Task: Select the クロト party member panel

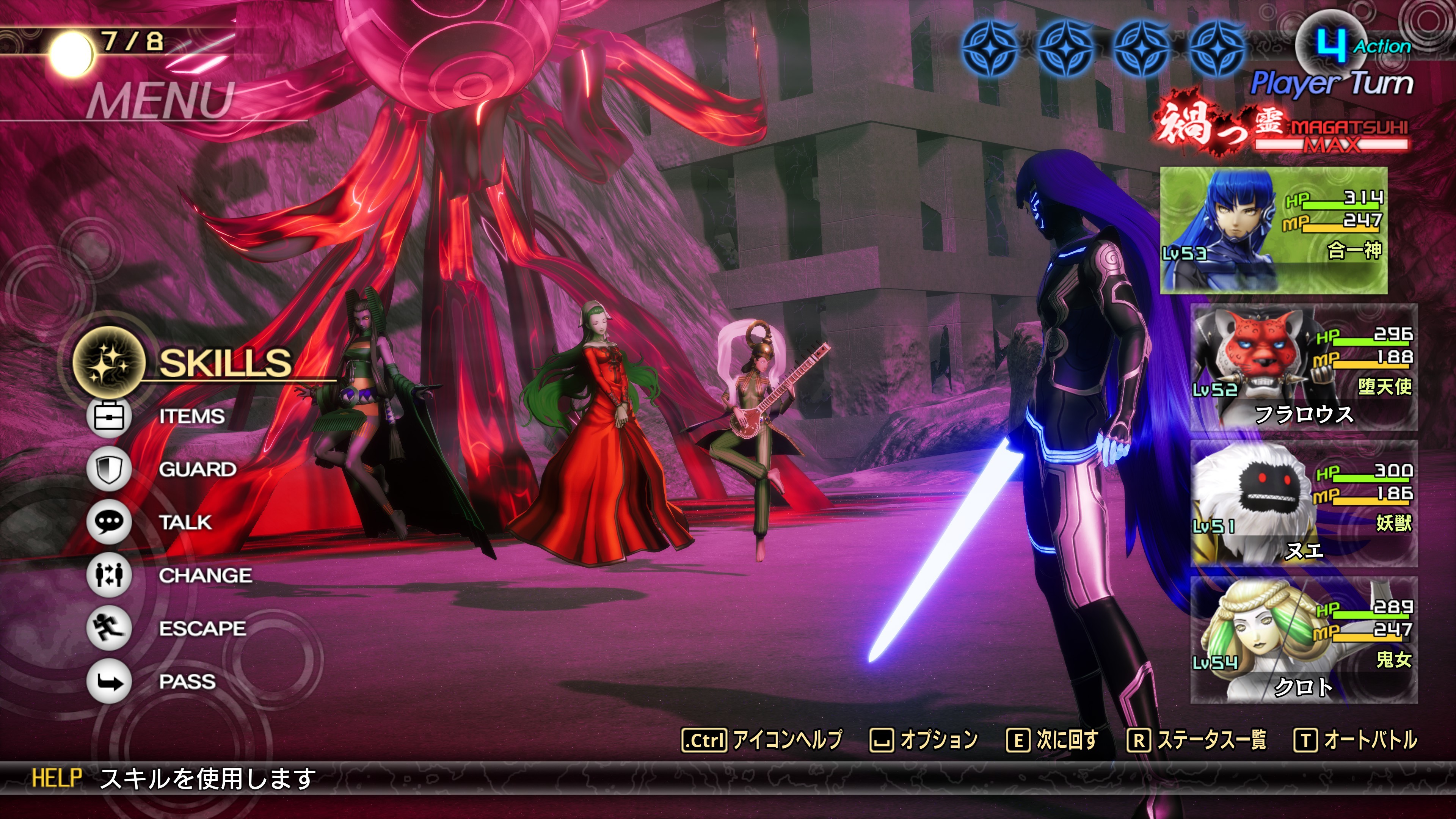Action: tap(1304, 640)
